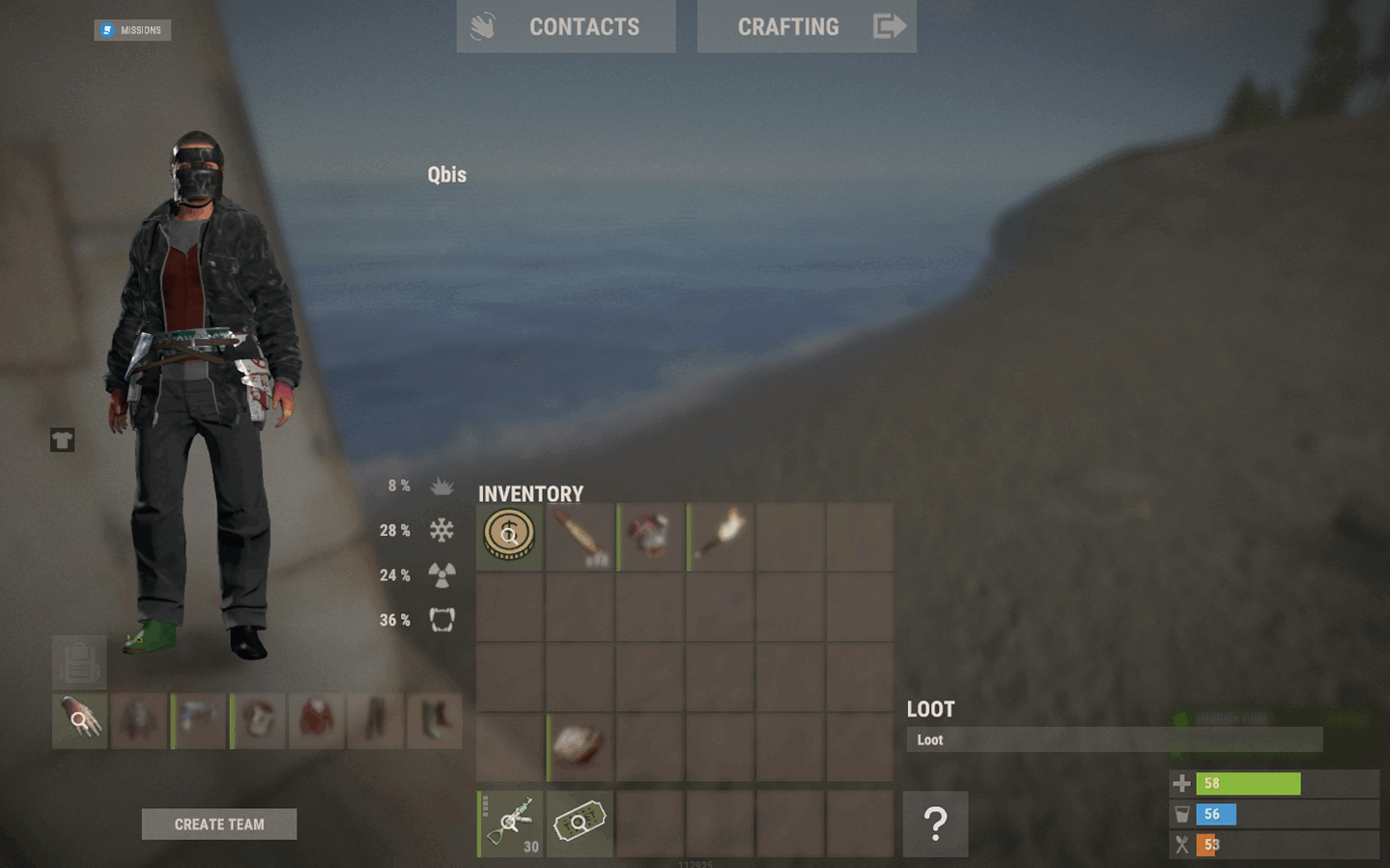Image resolution: width=1390 pixels, height=868 pixels.
Task: Select the wooden paddle item in the inventory
Action: coord(580,536)
